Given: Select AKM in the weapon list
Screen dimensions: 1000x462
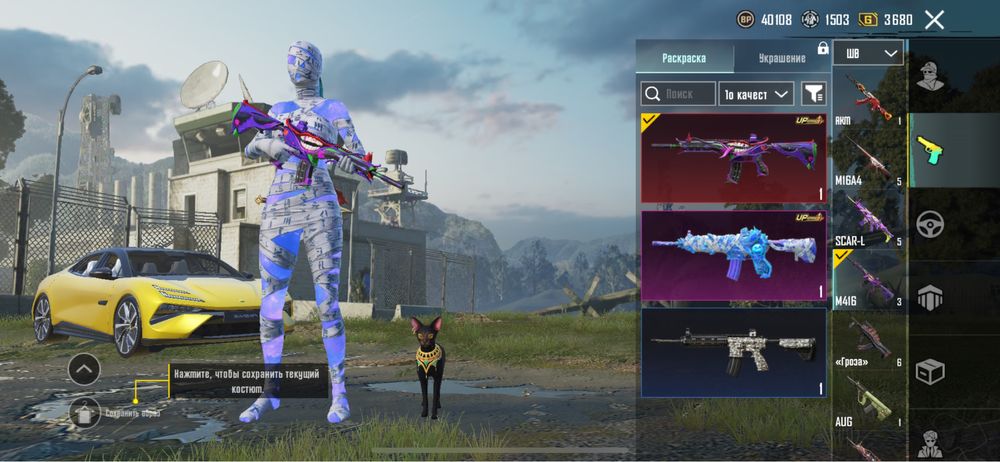Looking at the screenshot, I should [x=868, y=102].
